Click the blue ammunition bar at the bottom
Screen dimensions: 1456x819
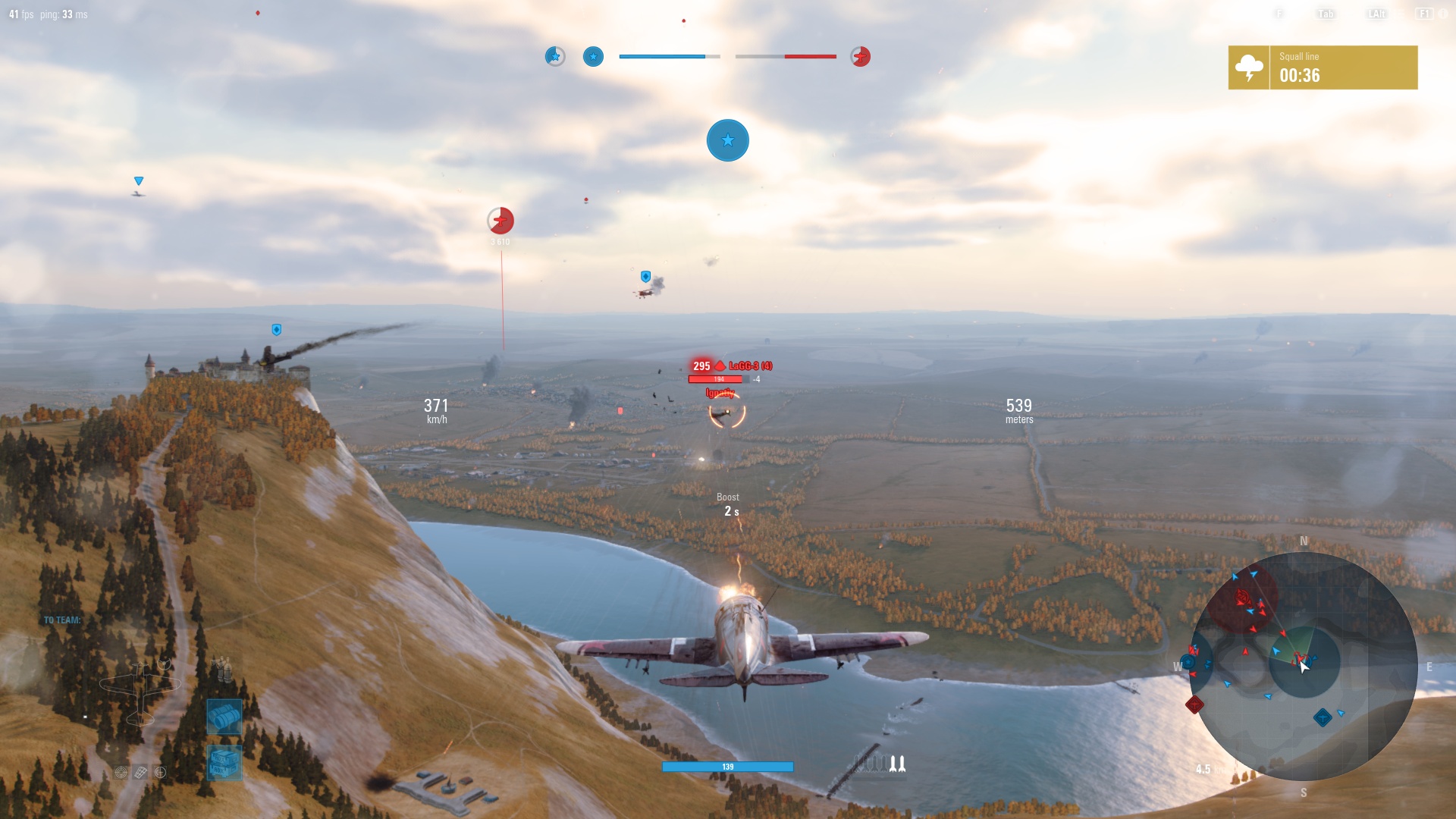[727, 767]
